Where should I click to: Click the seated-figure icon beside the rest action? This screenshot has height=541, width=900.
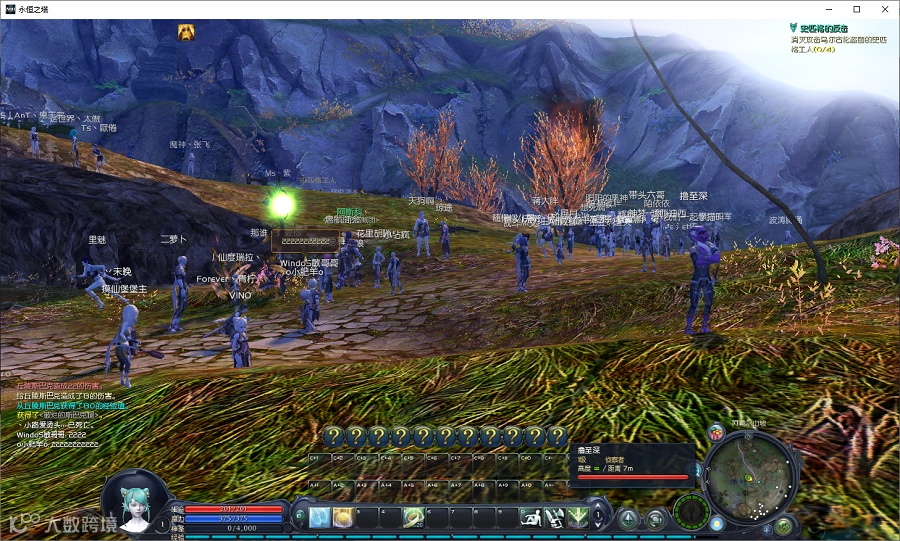pyautogui.click(x=554, y=517)
